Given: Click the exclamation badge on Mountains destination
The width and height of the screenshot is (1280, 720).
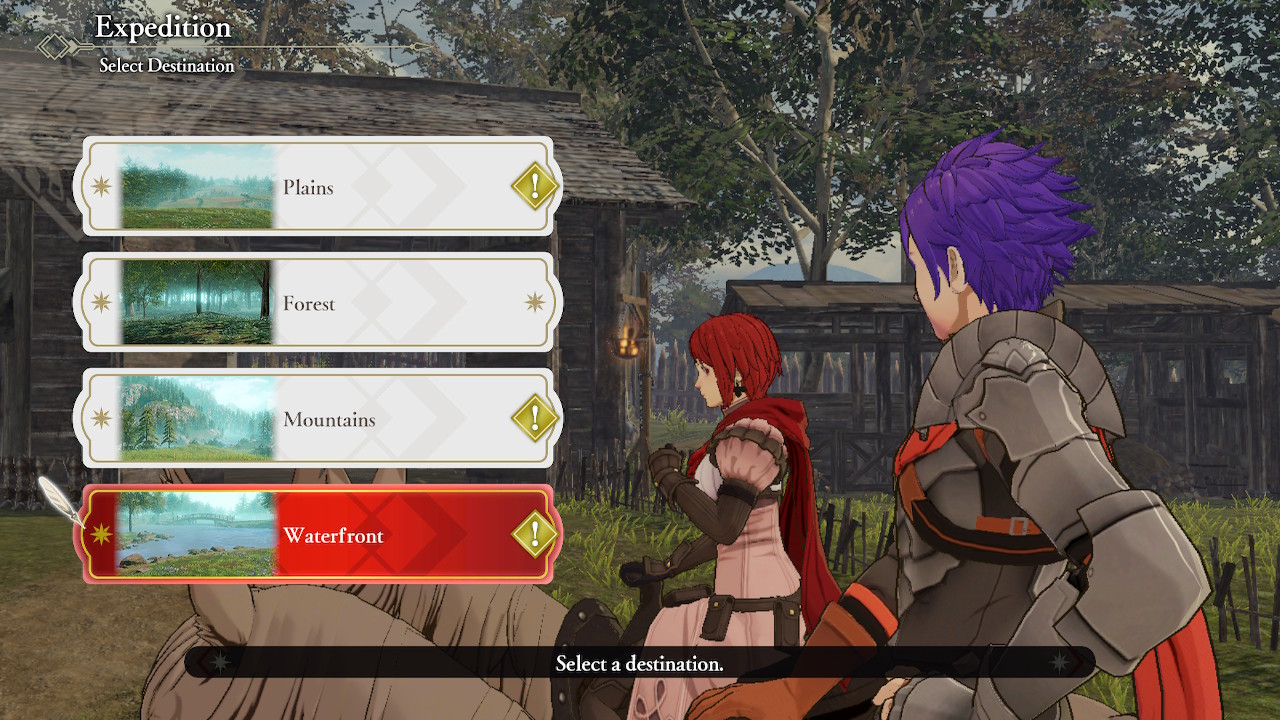Looking at the screenshot, I should coord(534,419).
